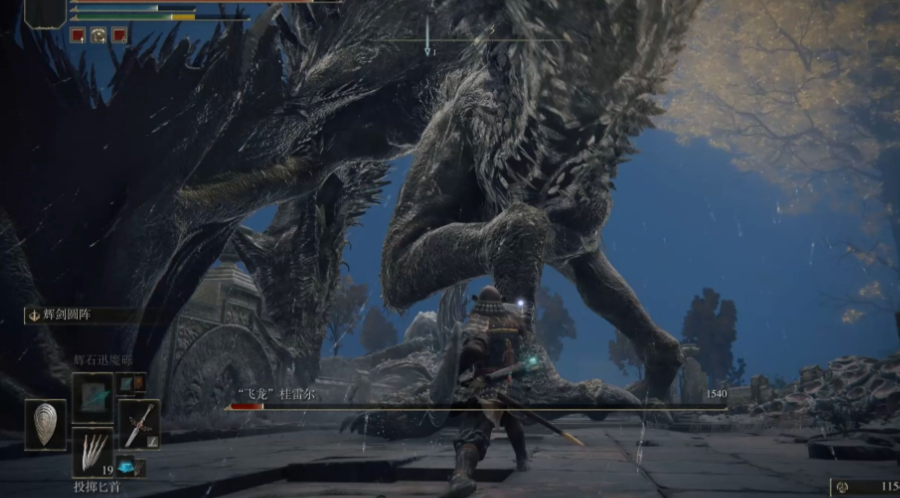Select the left-hand shield slot
The height and width of the screenshot is (498, 900).
(45, 423)
